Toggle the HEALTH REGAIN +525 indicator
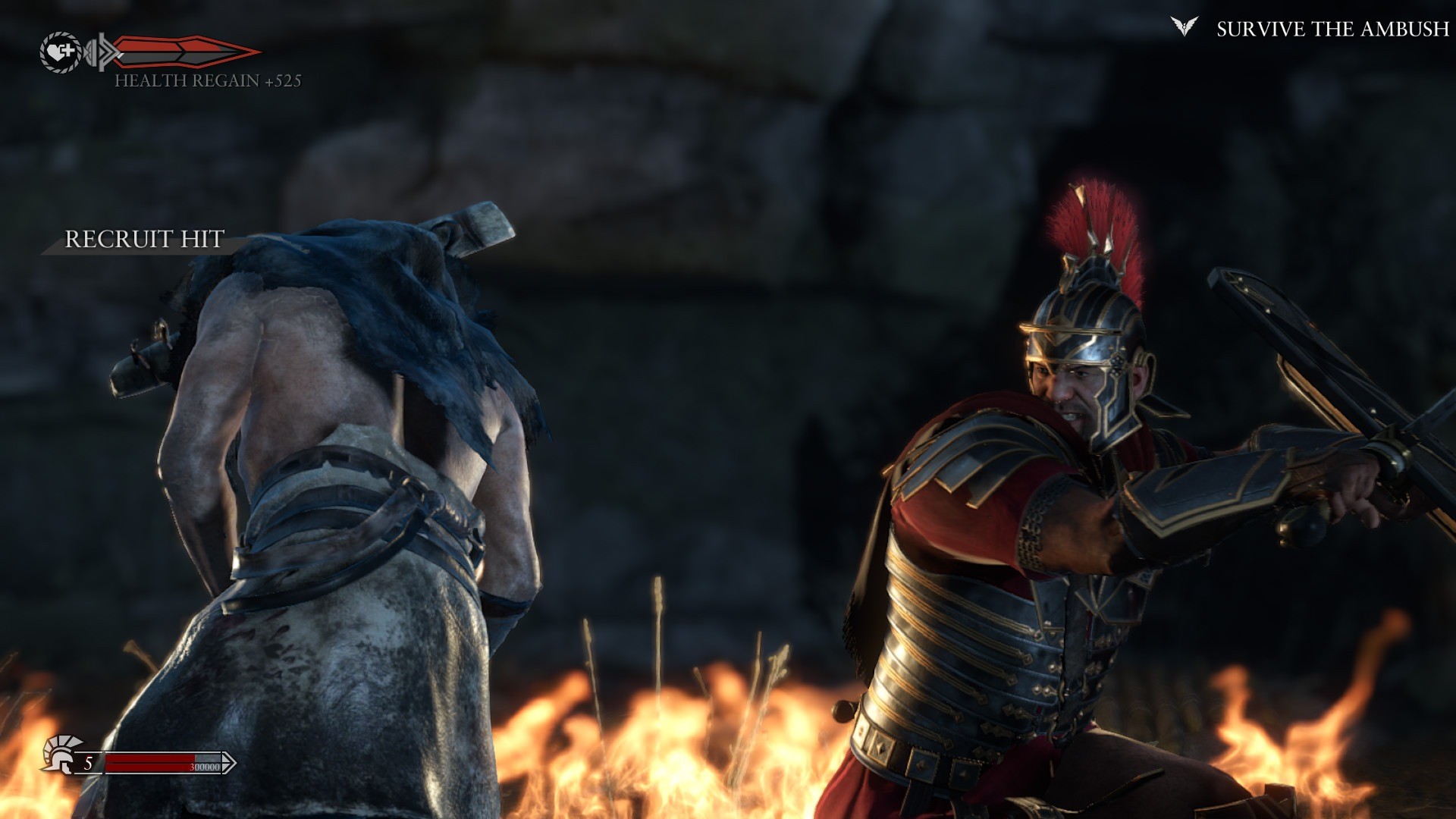The height and width of the screenshot is (819, 1456). [209, 80]
